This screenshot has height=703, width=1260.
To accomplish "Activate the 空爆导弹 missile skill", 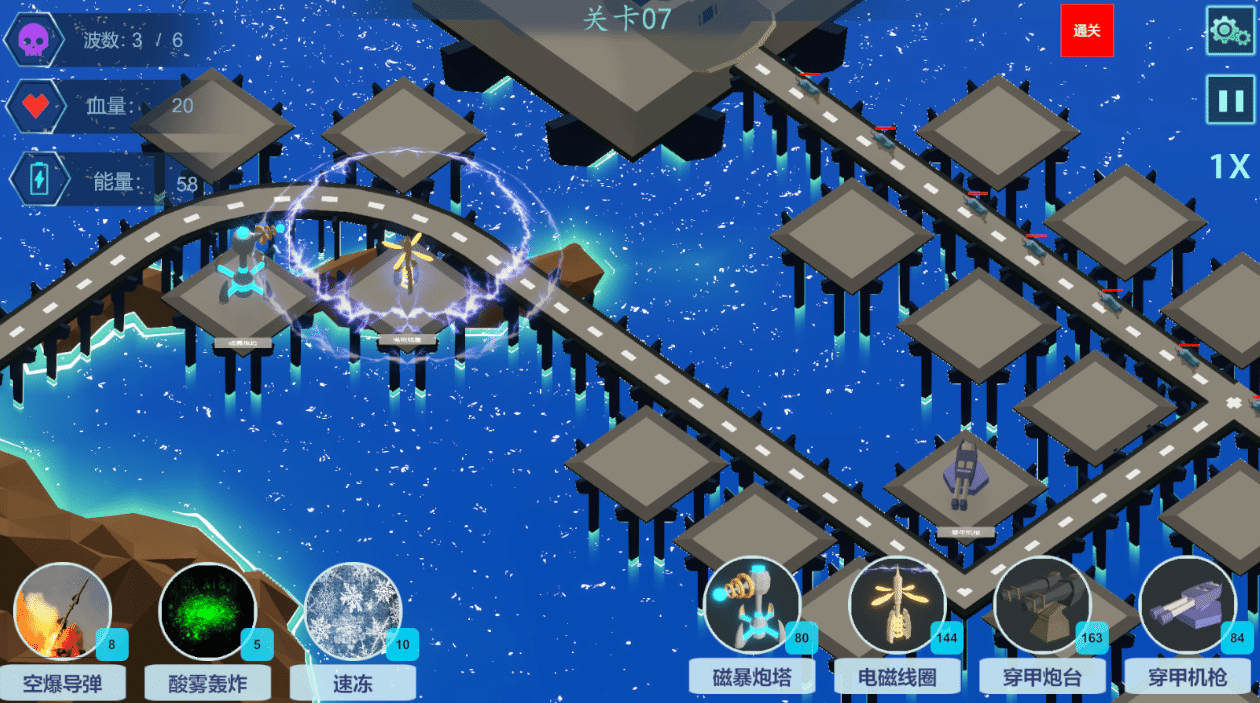I will 63,612.
